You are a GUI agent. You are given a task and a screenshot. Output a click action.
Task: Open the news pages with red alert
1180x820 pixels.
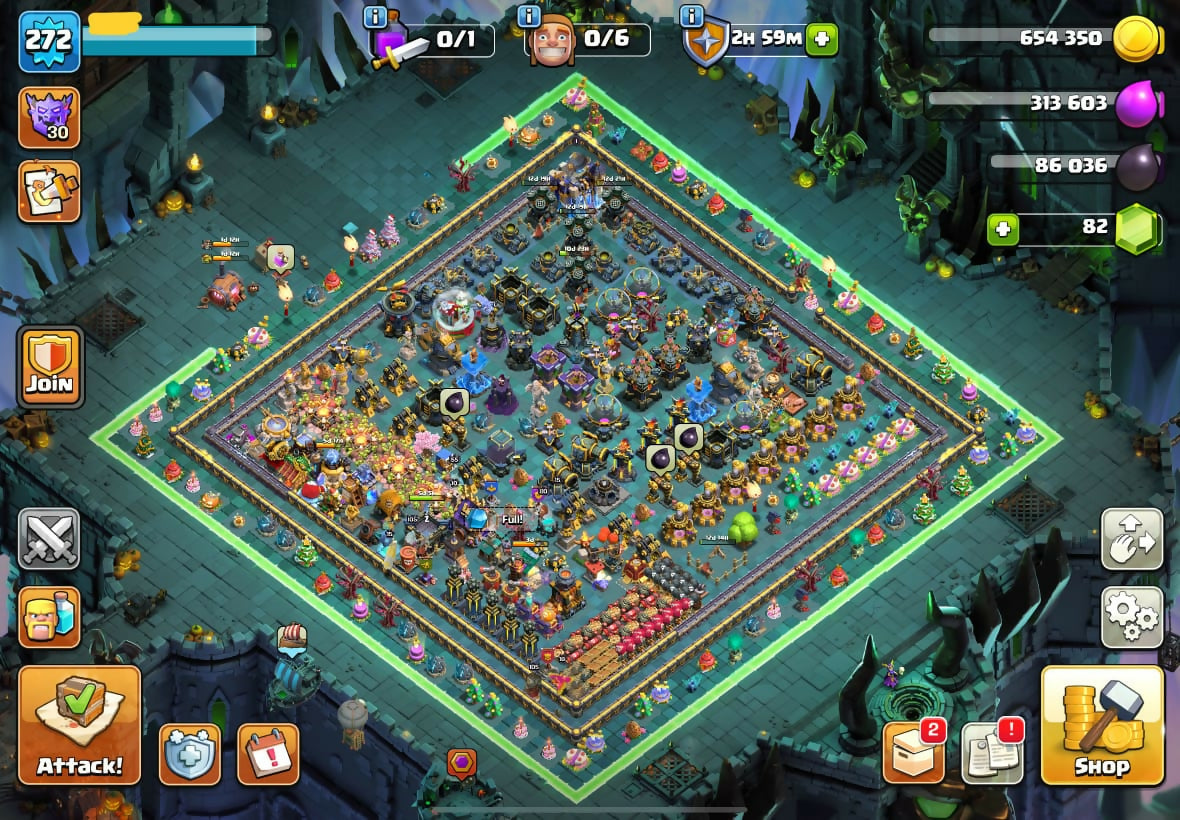(992, 752)
